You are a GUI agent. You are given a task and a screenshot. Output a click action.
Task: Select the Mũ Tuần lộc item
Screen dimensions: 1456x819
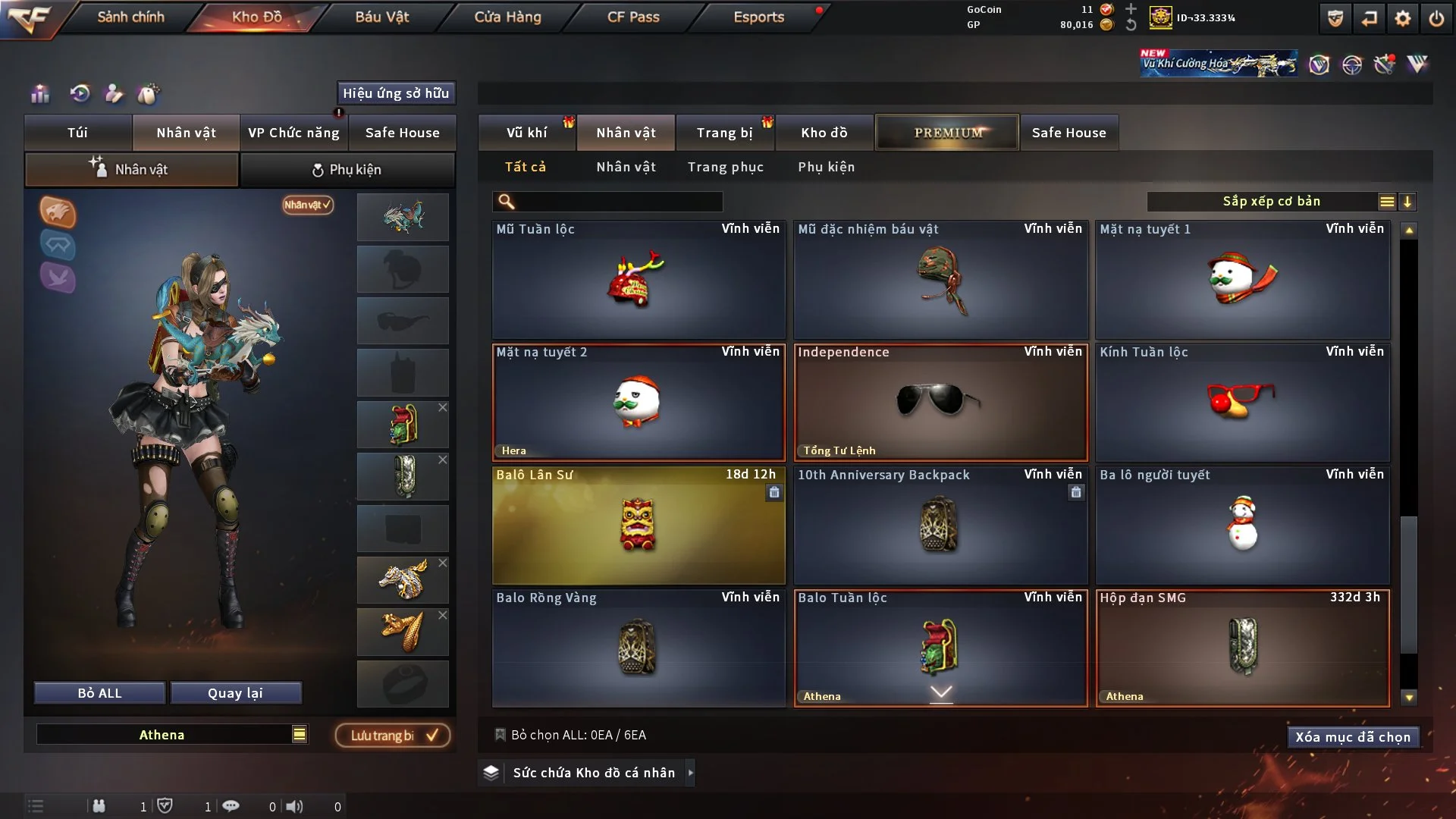(638, 280)
